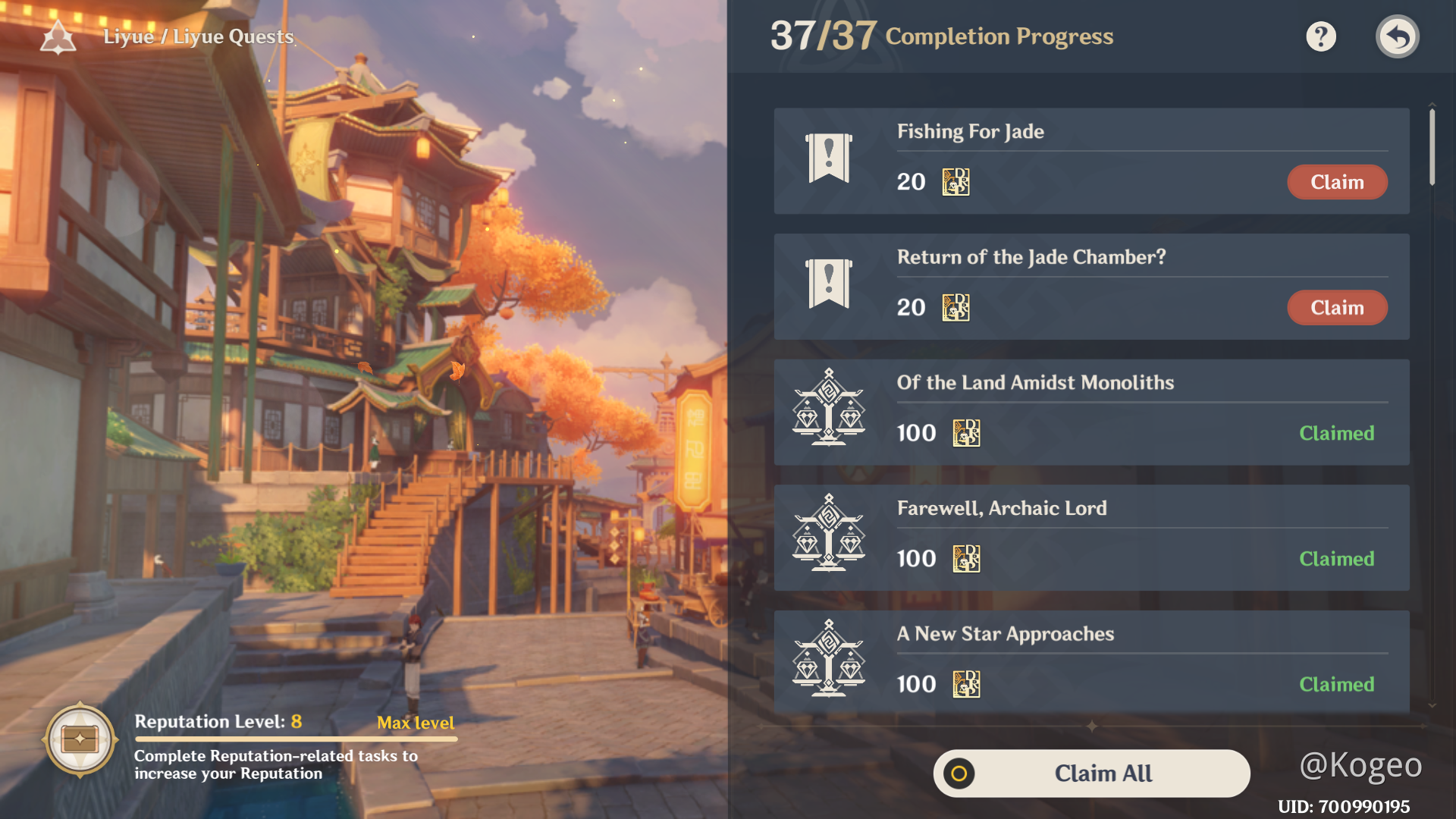Claim Return of the Jade Chamber reward

(x=1337, y=308)
